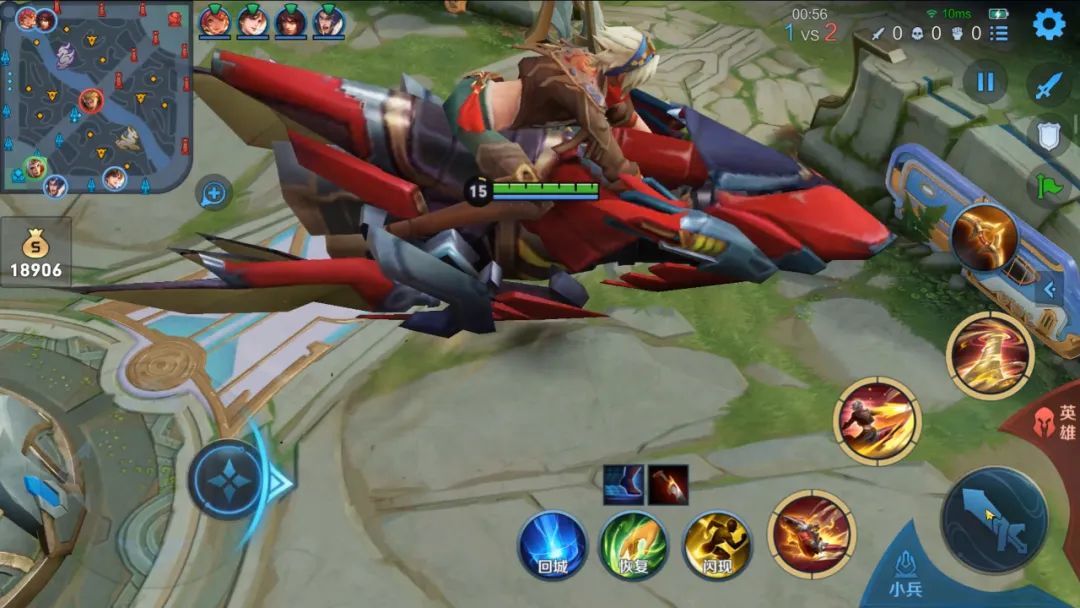This screenshot has height=608, width=1080.
Task: Select the green flag gather signal
Action: click(1047, 185)
